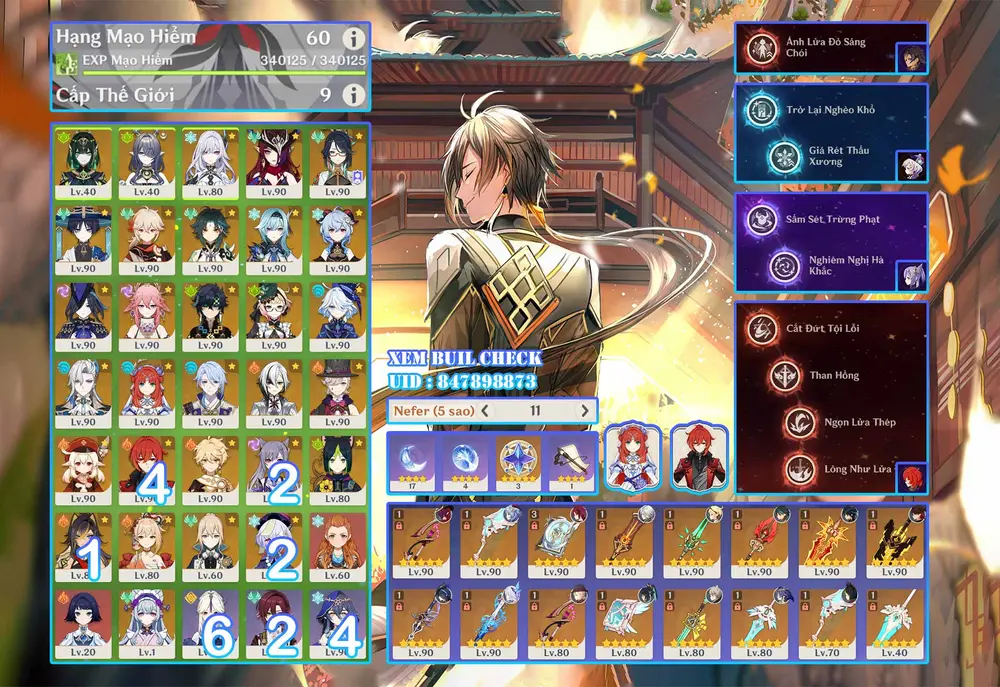Choose the large Diluc portrait card

[699, 457]
